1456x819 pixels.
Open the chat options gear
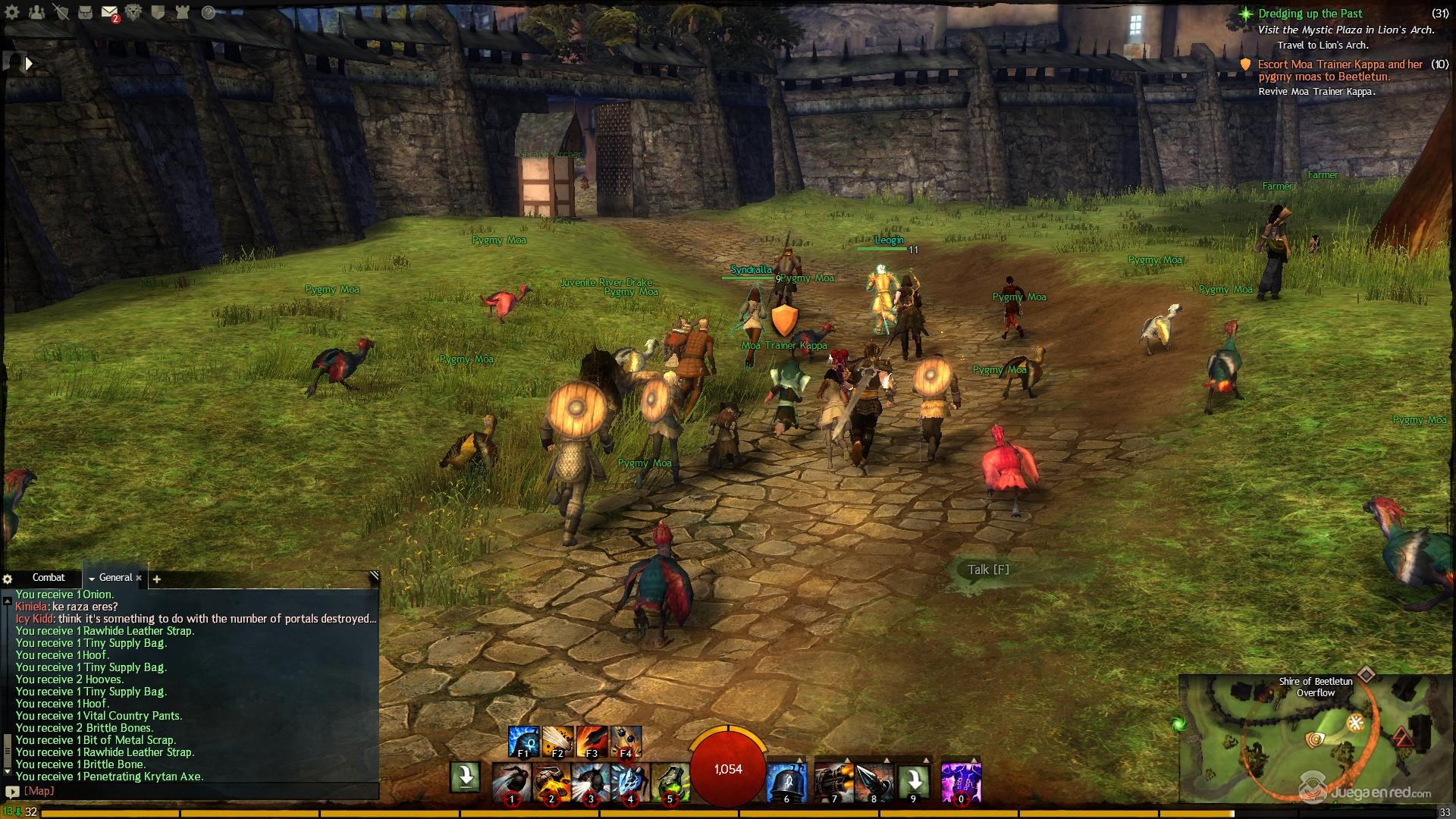tap(8, 579)
